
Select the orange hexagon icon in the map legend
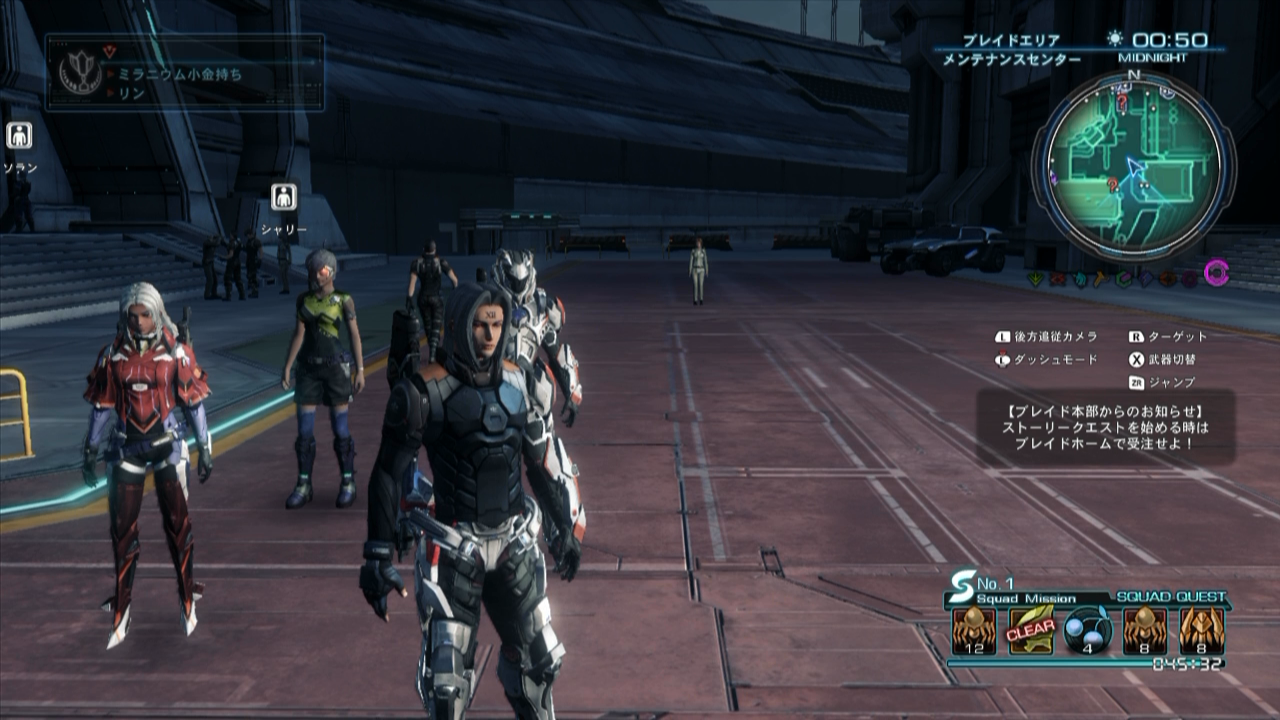[1167, 277]
